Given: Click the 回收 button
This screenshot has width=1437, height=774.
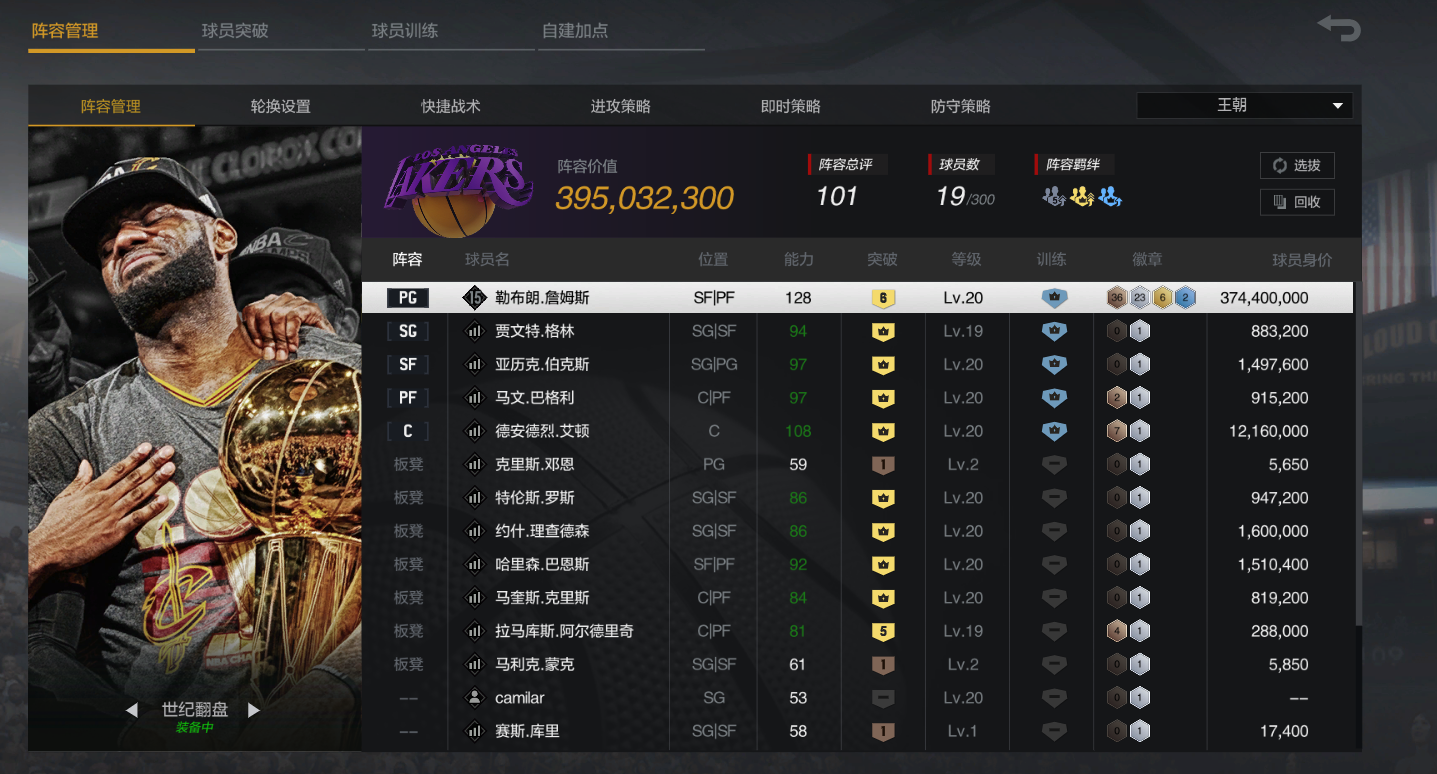Looking at the screenshot, I should pyautogui.click(x=1296, y=201).
